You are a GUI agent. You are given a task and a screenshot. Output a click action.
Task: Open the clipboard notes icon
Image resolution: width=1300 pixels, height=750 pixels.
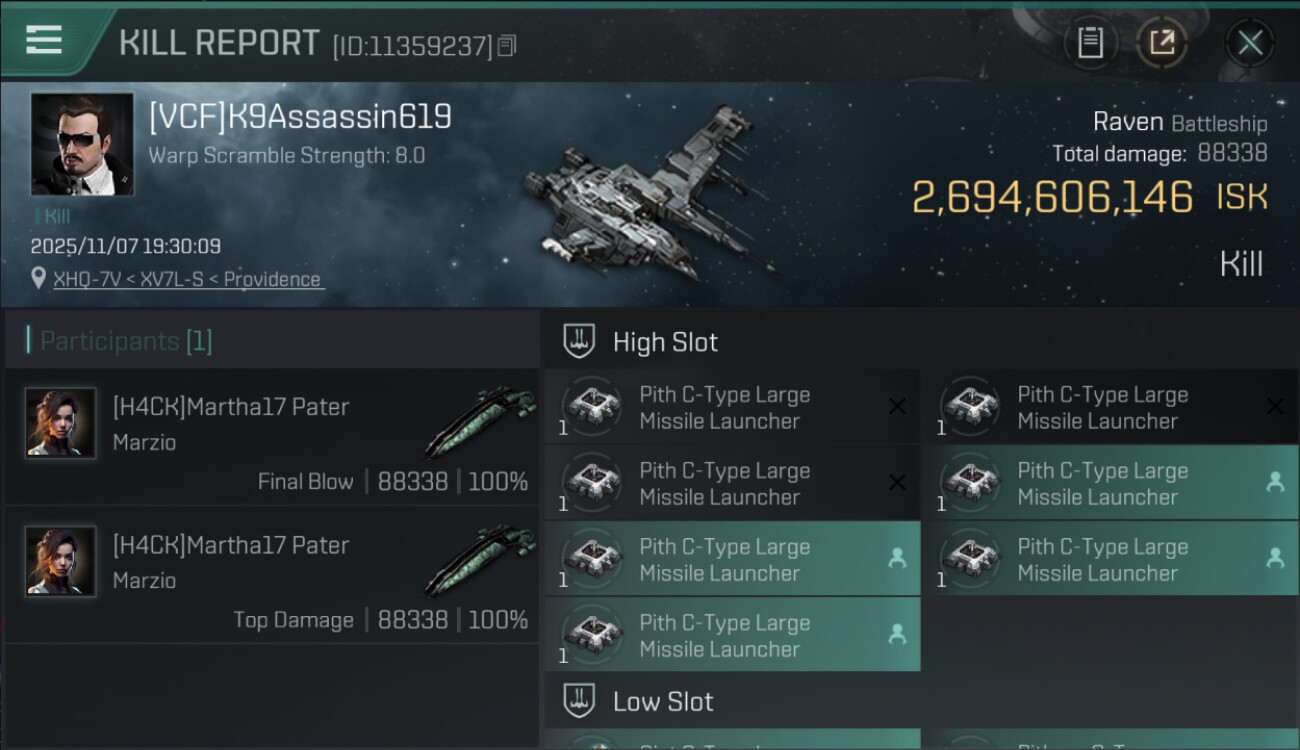click(1090, 42)
